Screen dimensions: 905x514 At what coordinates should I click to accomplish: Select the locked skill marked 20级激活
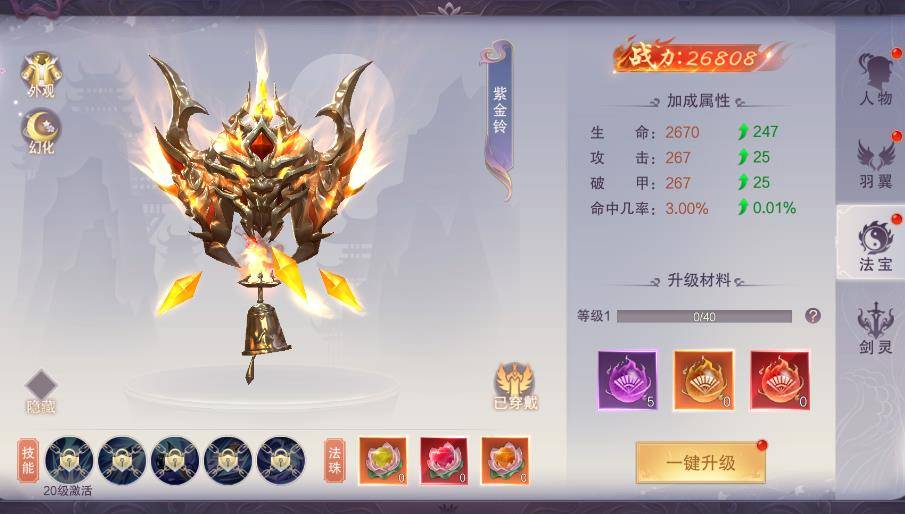click(69, 461)
